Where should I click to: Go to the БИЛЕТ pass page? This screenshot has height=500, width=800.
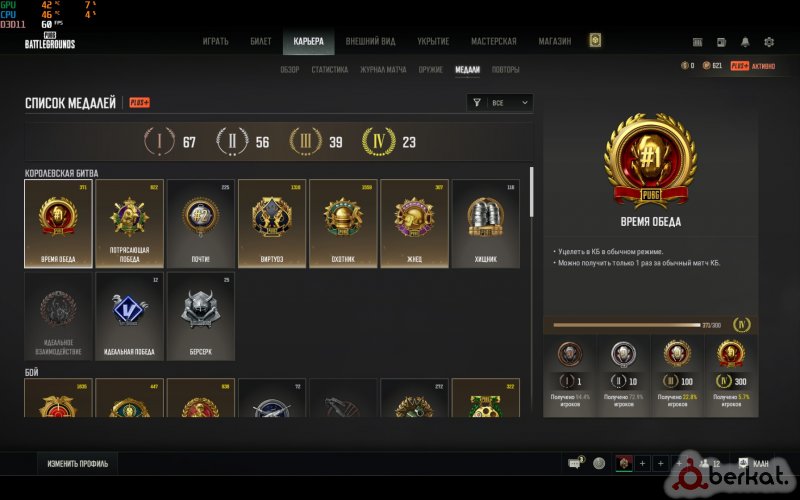tap(259, 41)
